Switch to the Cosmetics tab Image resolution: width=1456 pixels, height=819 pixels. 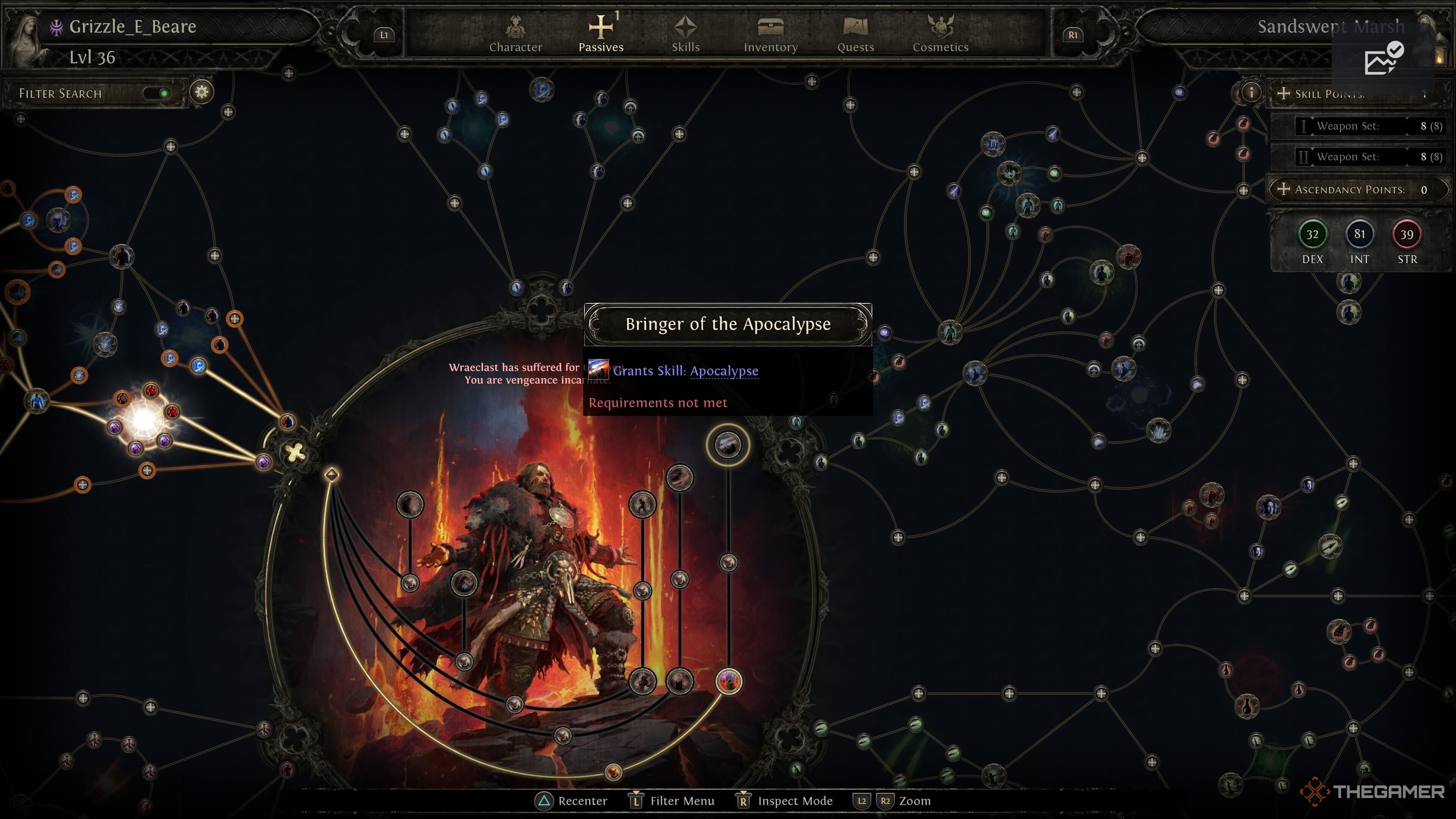pyautogui.click(x=940, y=35)
